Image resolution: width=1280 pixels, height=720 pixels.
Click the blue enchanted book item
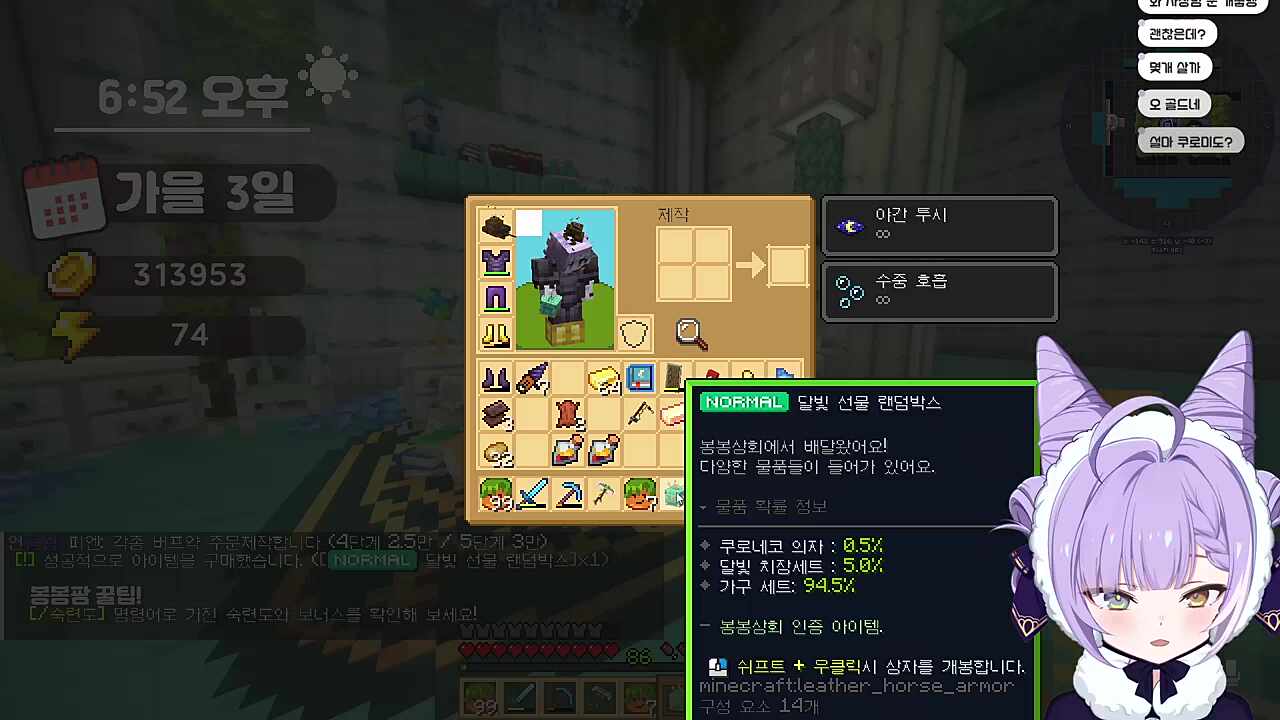click(x=640, y=378)
